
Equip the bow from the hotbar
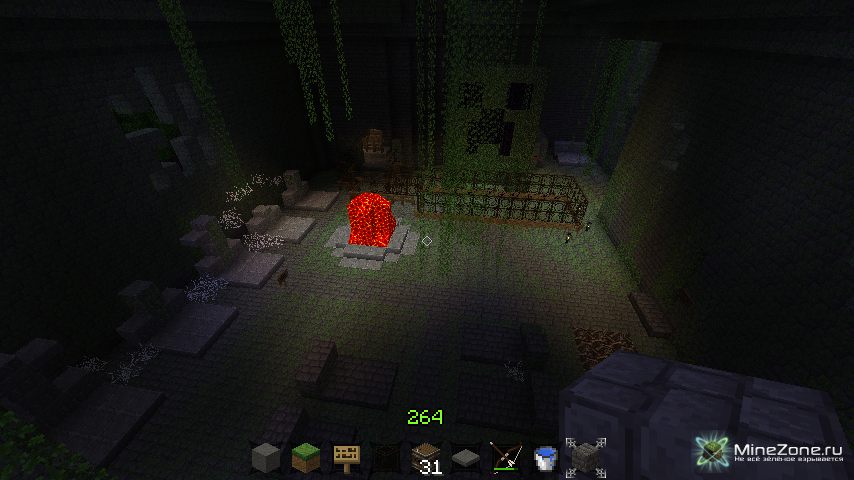click(x=505, y=459)
